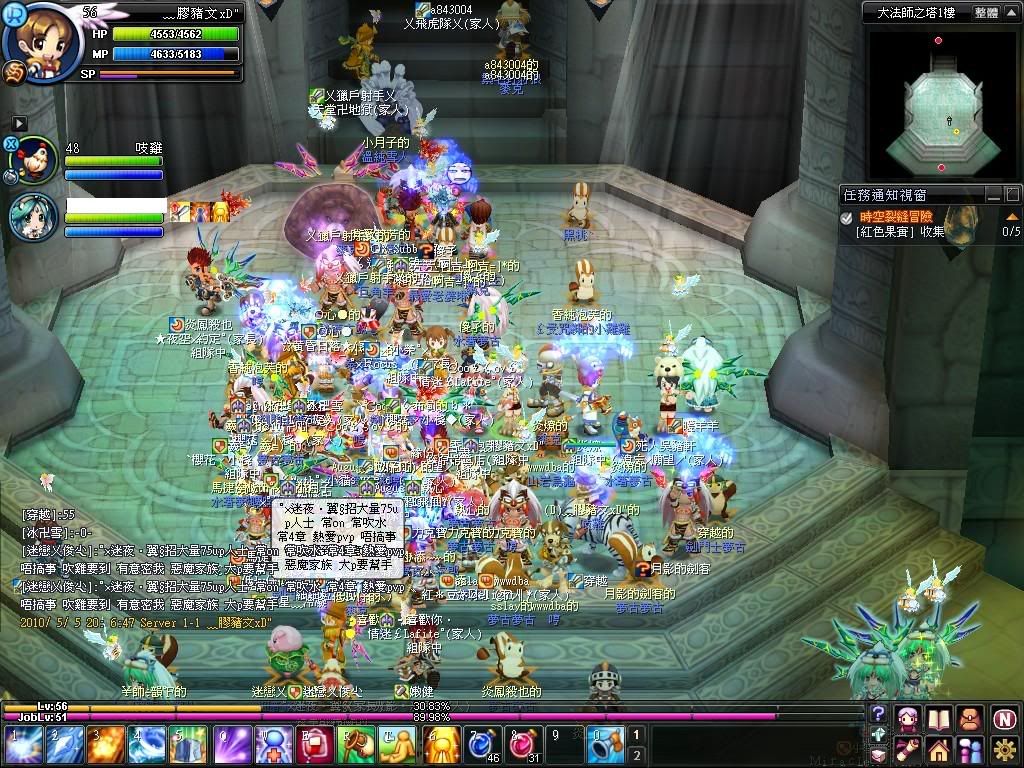The width and height of the screenshot is (1024, 768).
Task: Open the gear settings menu
Action: coord(1004,748)
